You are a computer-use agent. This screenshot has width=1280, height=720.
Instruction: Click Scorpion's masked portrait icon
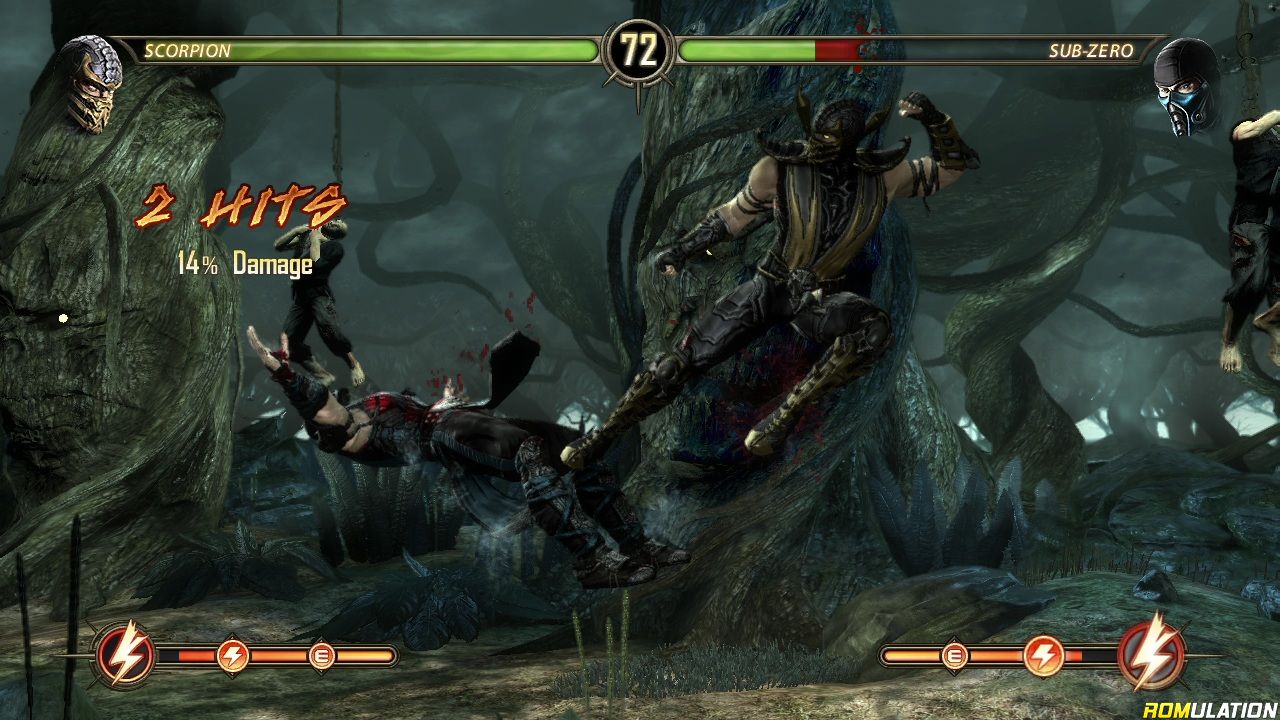[x=92, y=84]
